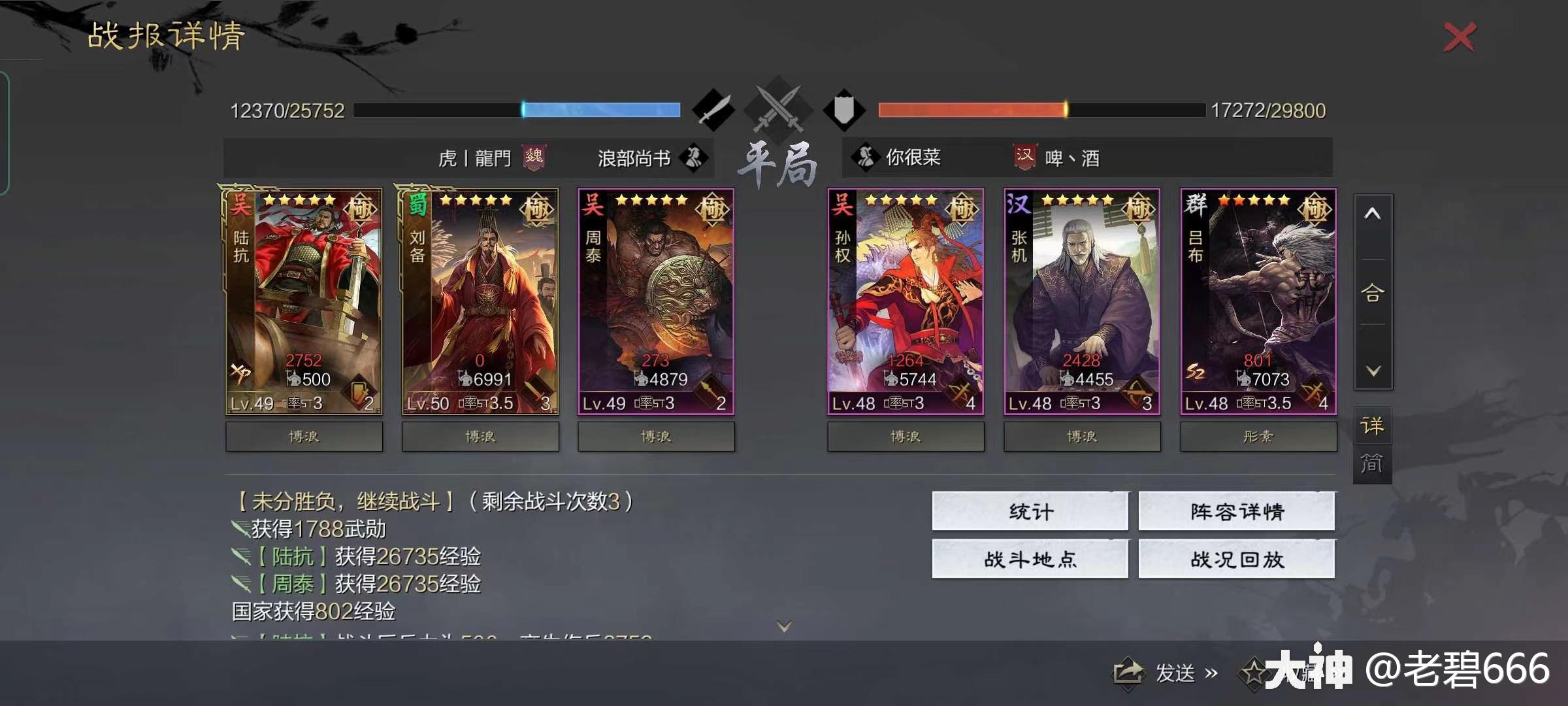Switch to 详 detailed view mode
This screenshot has width=1568, height=706.
(x=1372, y=424)
